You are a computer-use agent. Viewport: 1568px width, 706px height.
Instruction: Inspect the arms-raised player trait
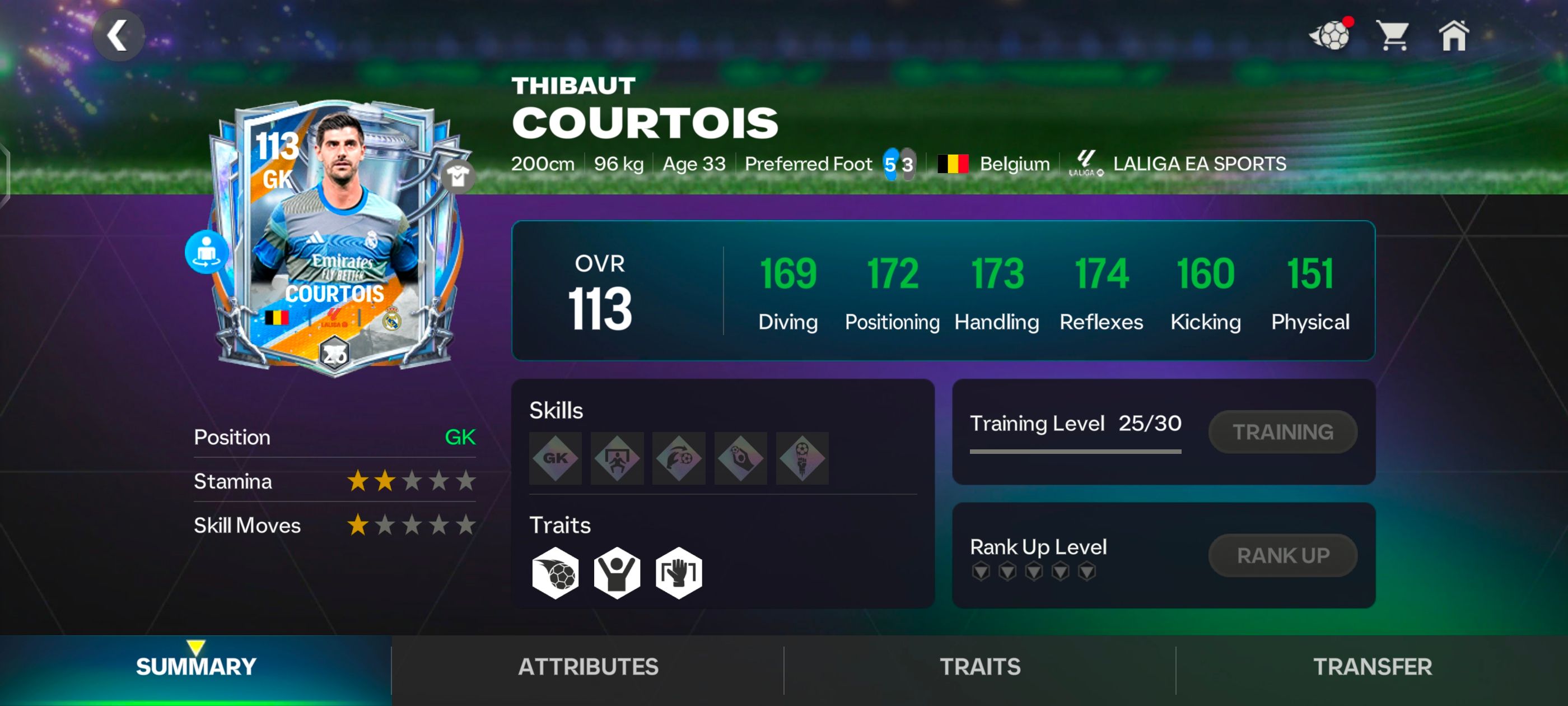[617, 573]
